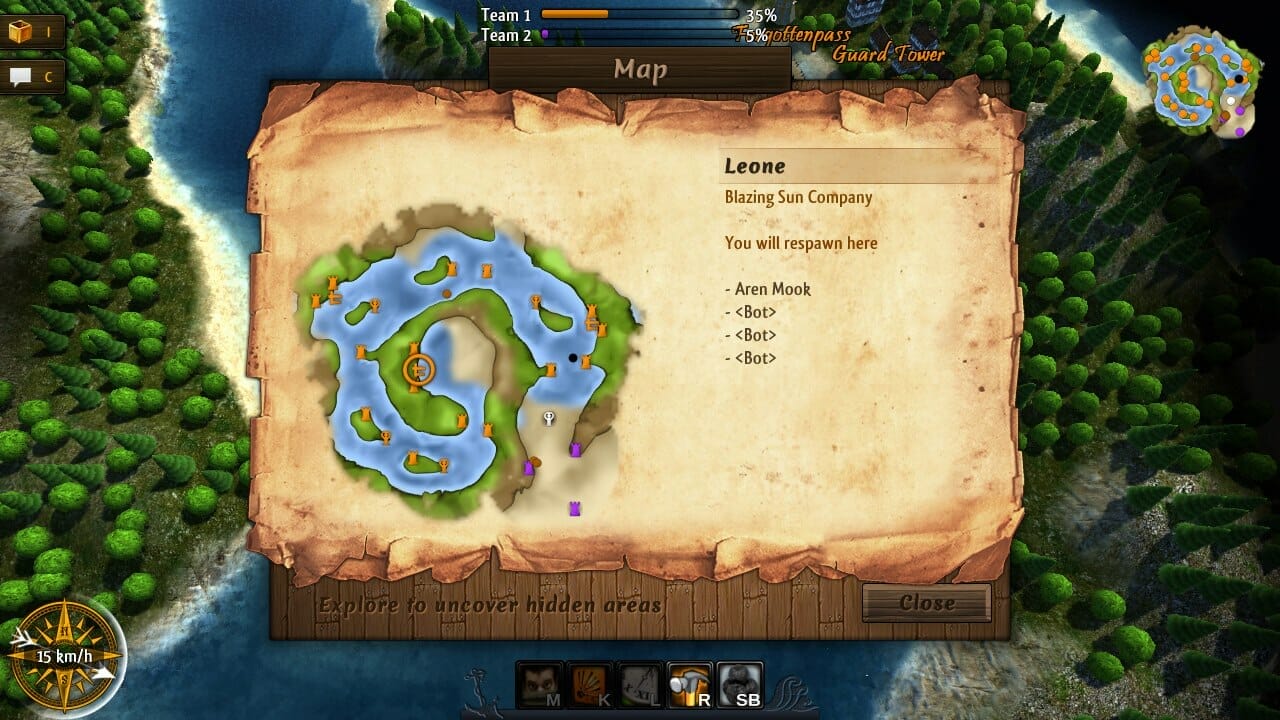
Task: Activate the sail ship ability icon
Action: coord(640,686)
